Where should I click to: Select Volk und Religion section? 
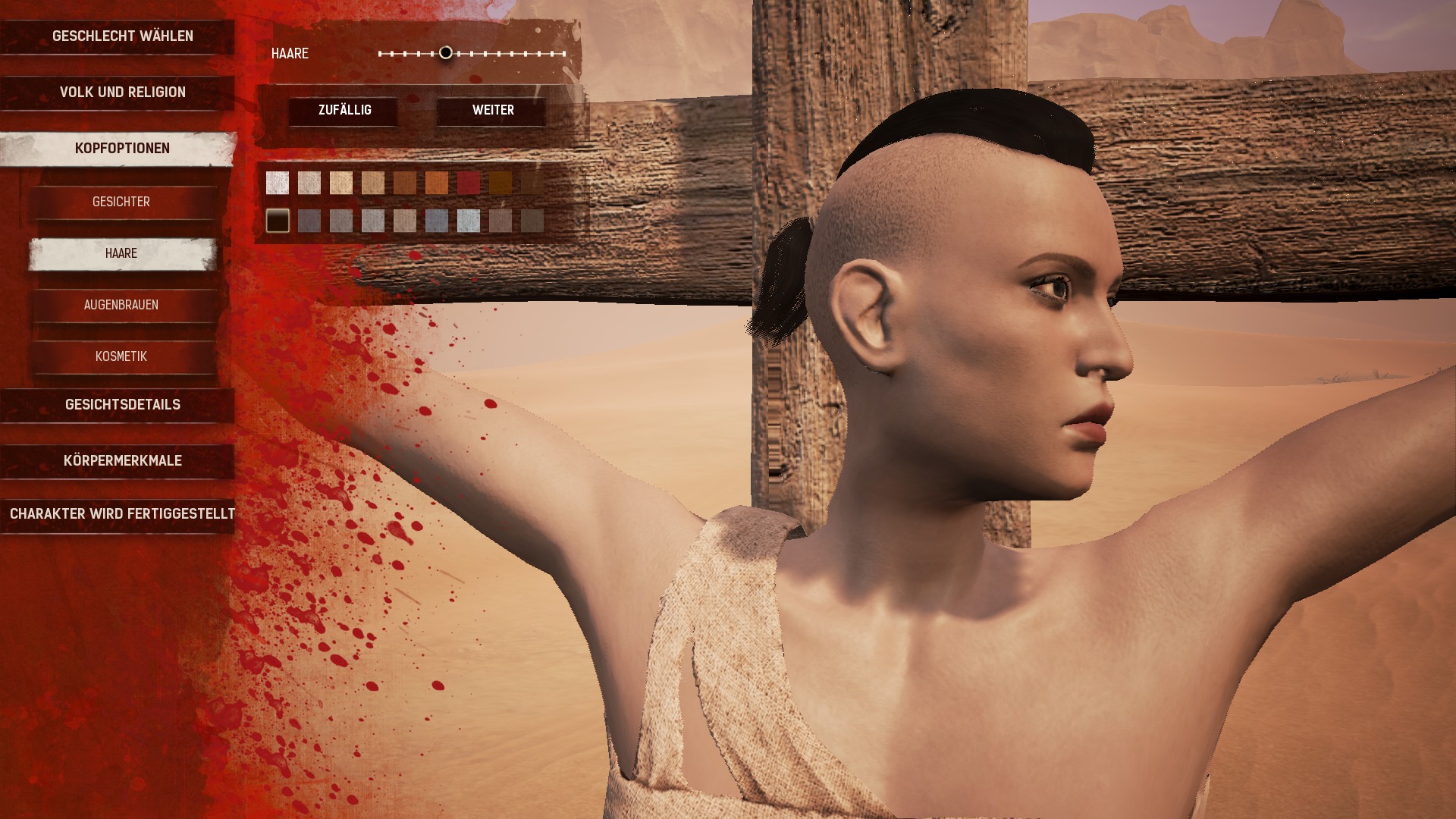pos(122,93)
